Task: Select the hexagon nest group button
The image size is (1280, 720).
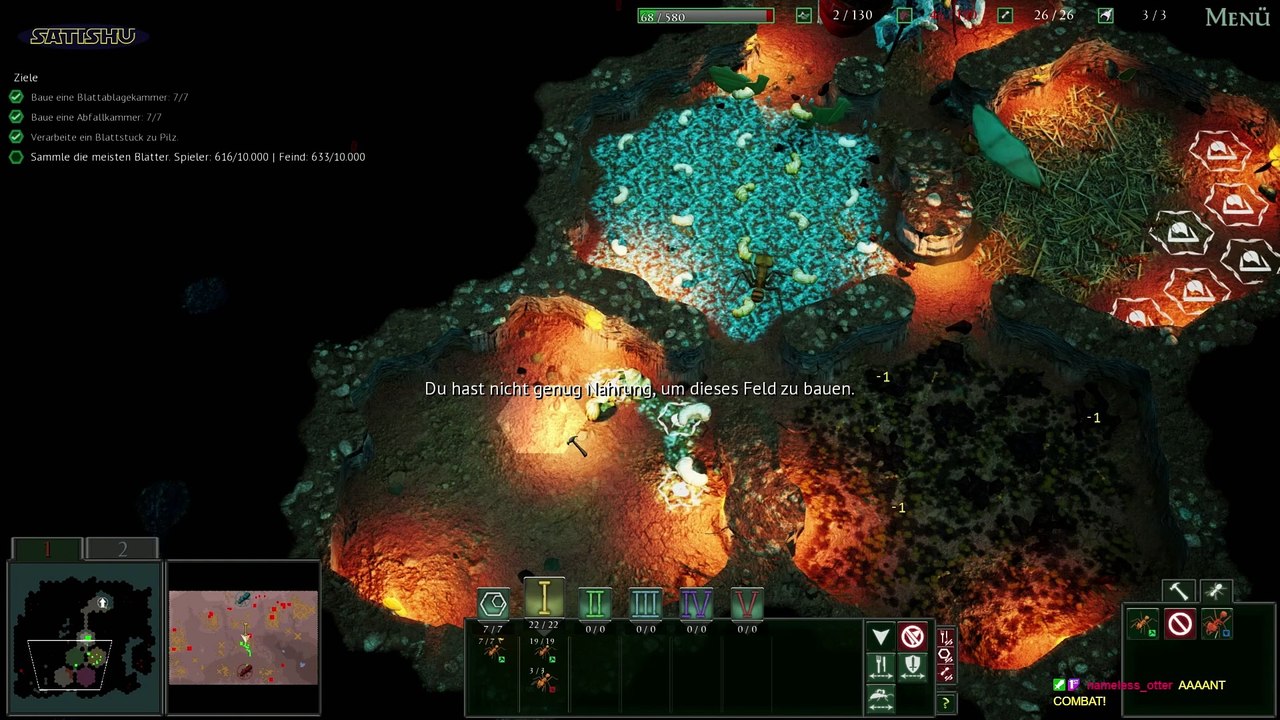Action: pyautogui.click(x=493, y=604)
